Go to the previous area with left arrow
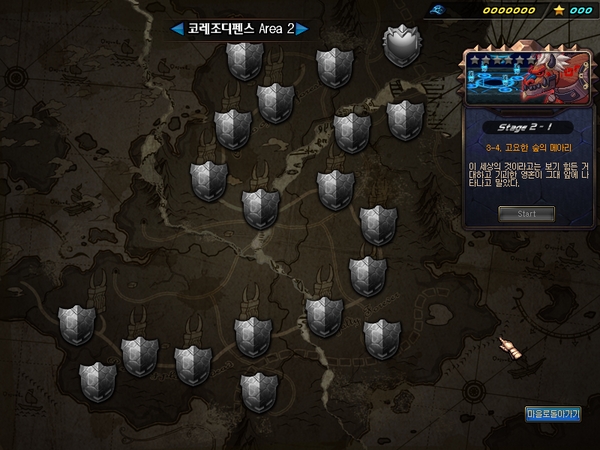 point(177,29)
